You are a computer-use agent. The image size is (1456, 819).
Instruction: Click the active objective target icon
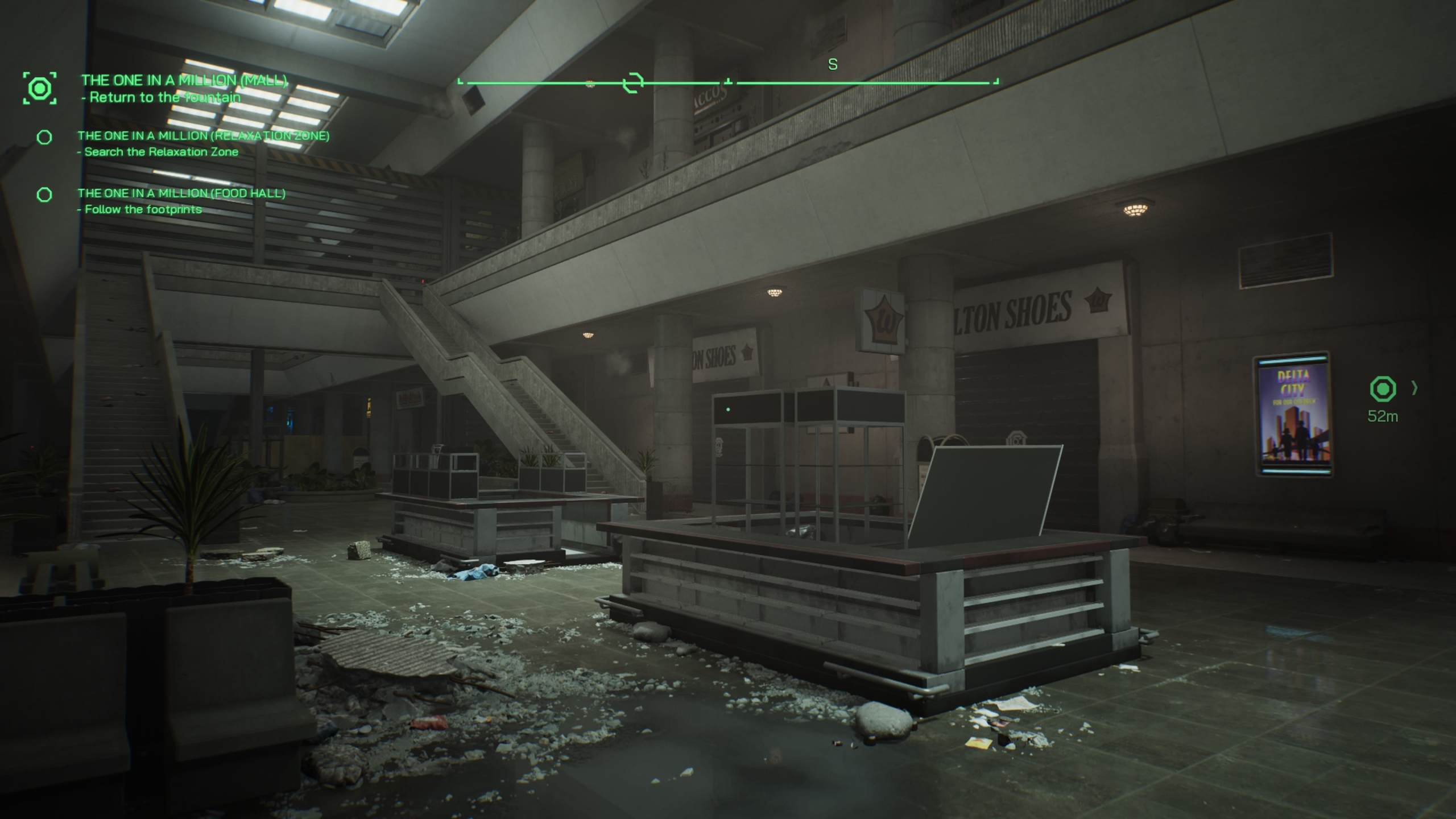click(x=40, y=88)
